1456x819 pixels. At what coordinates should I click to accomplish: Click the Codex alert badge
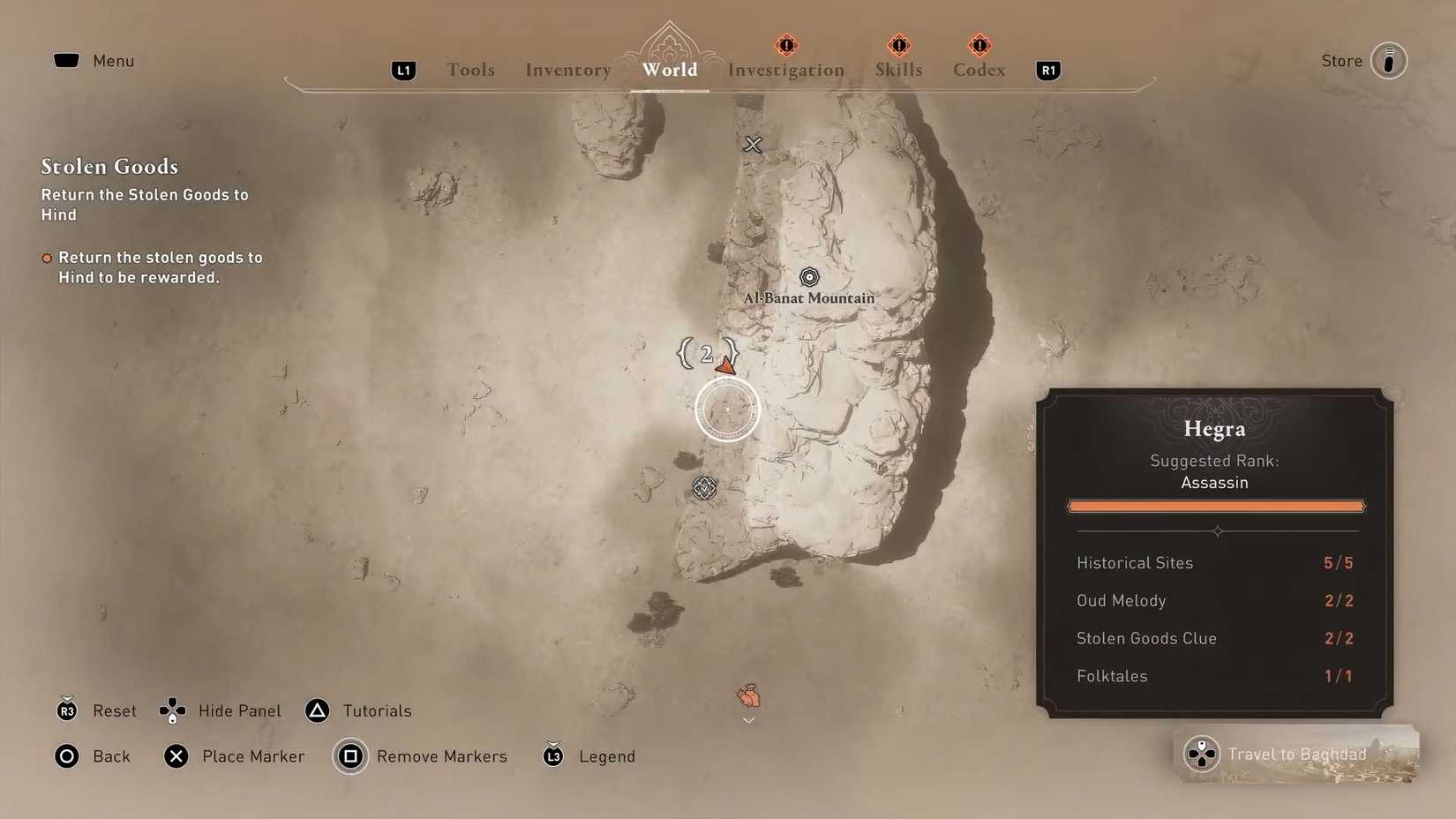pyautogui.click(x=978, y=45)
